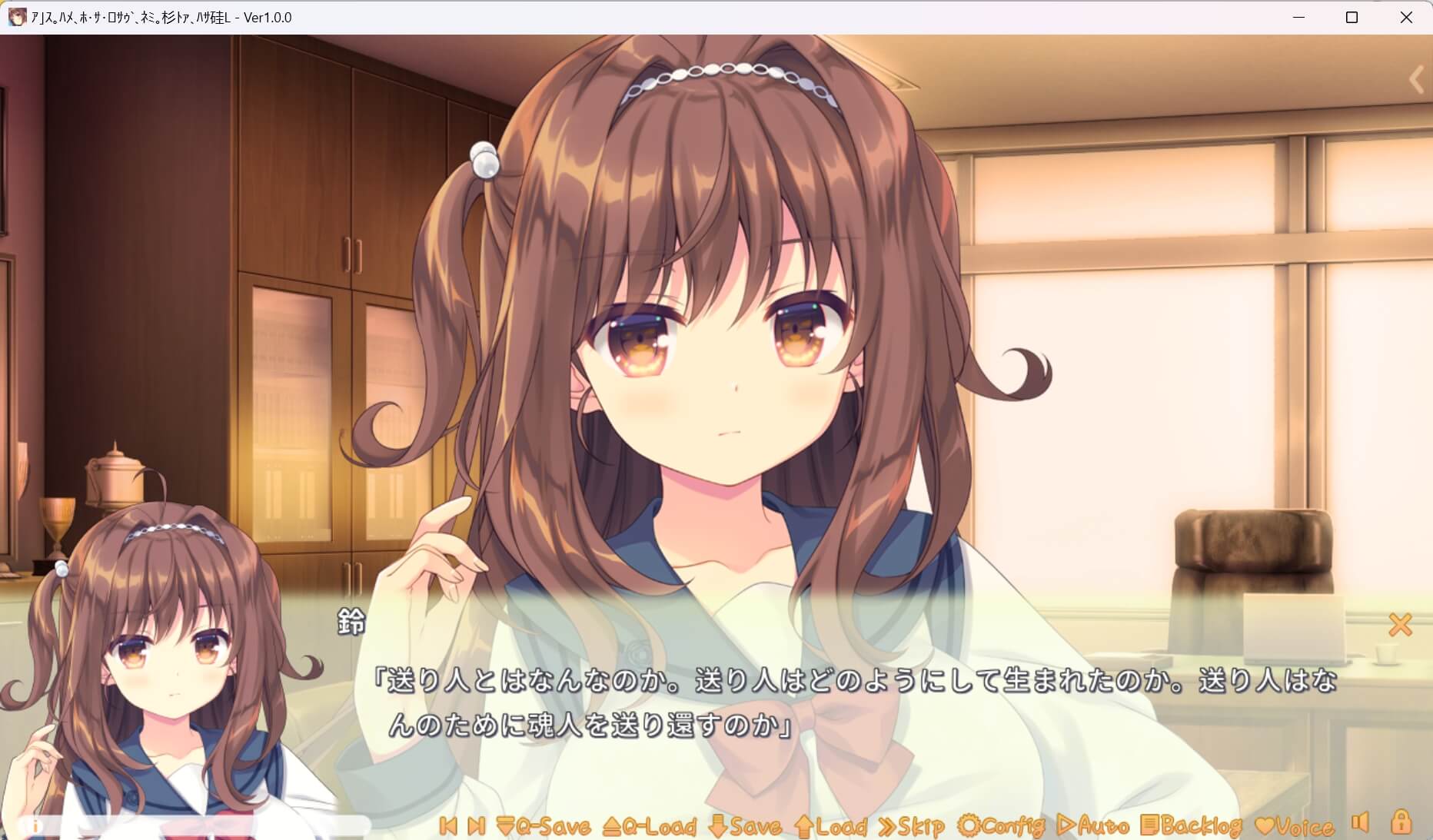Lock the interface with the padlock icon
Viewport: 1433px width, 840px height.
[x=1401, y=825]
